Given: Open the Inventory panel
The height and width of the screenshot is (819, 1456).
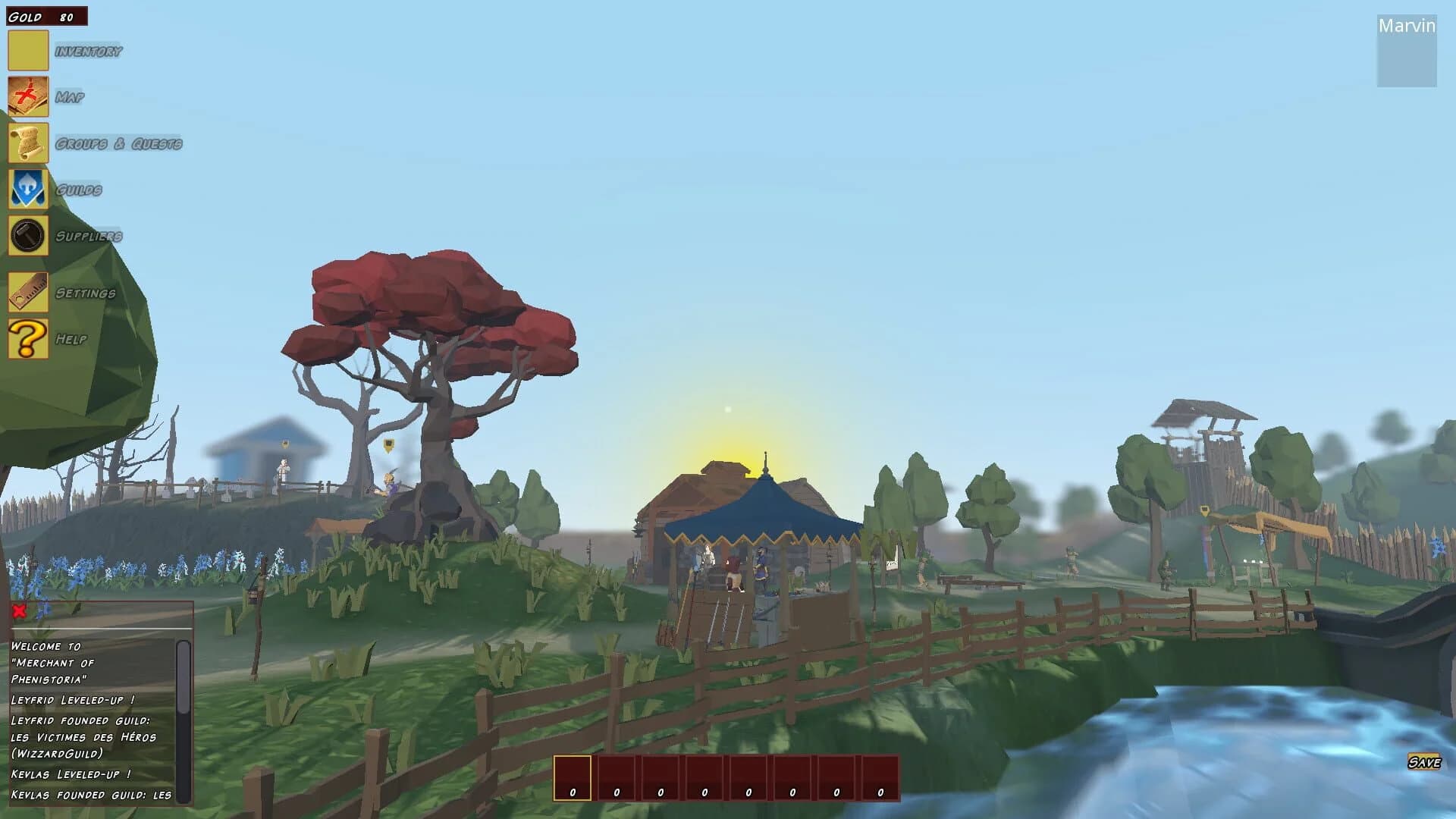Looking at the screenshot, I should [28, 52].
